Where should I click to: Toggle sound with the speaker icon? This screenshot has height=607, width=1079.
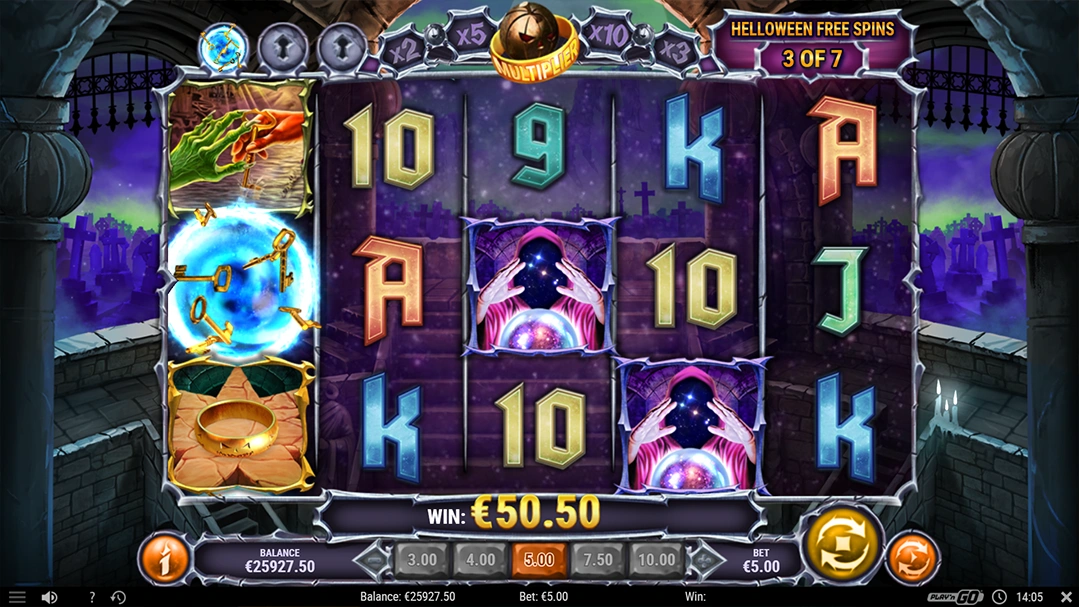tap(49, 597)
